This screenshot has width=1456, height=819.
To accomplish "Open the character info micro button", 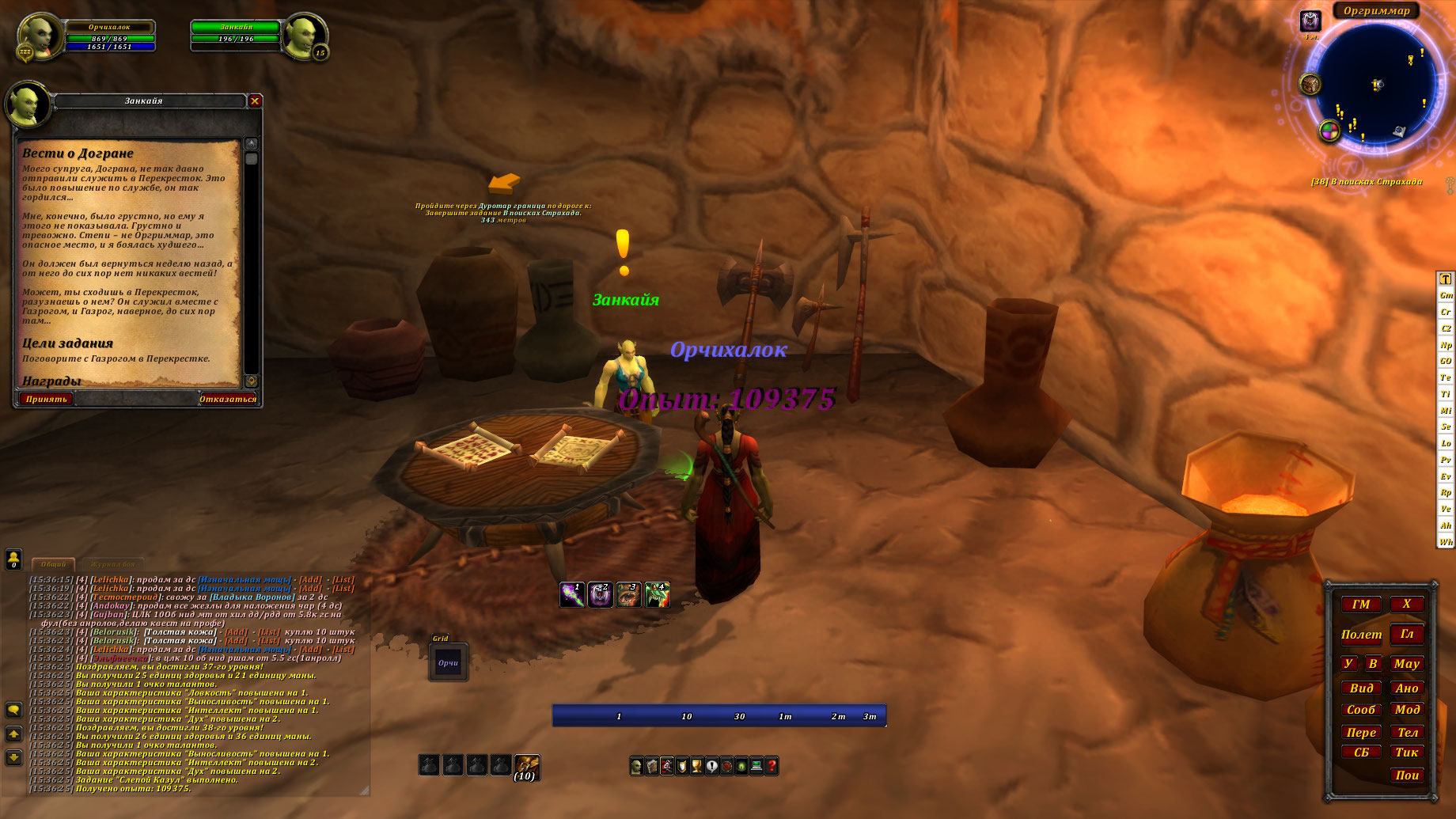I will (636, 766).
